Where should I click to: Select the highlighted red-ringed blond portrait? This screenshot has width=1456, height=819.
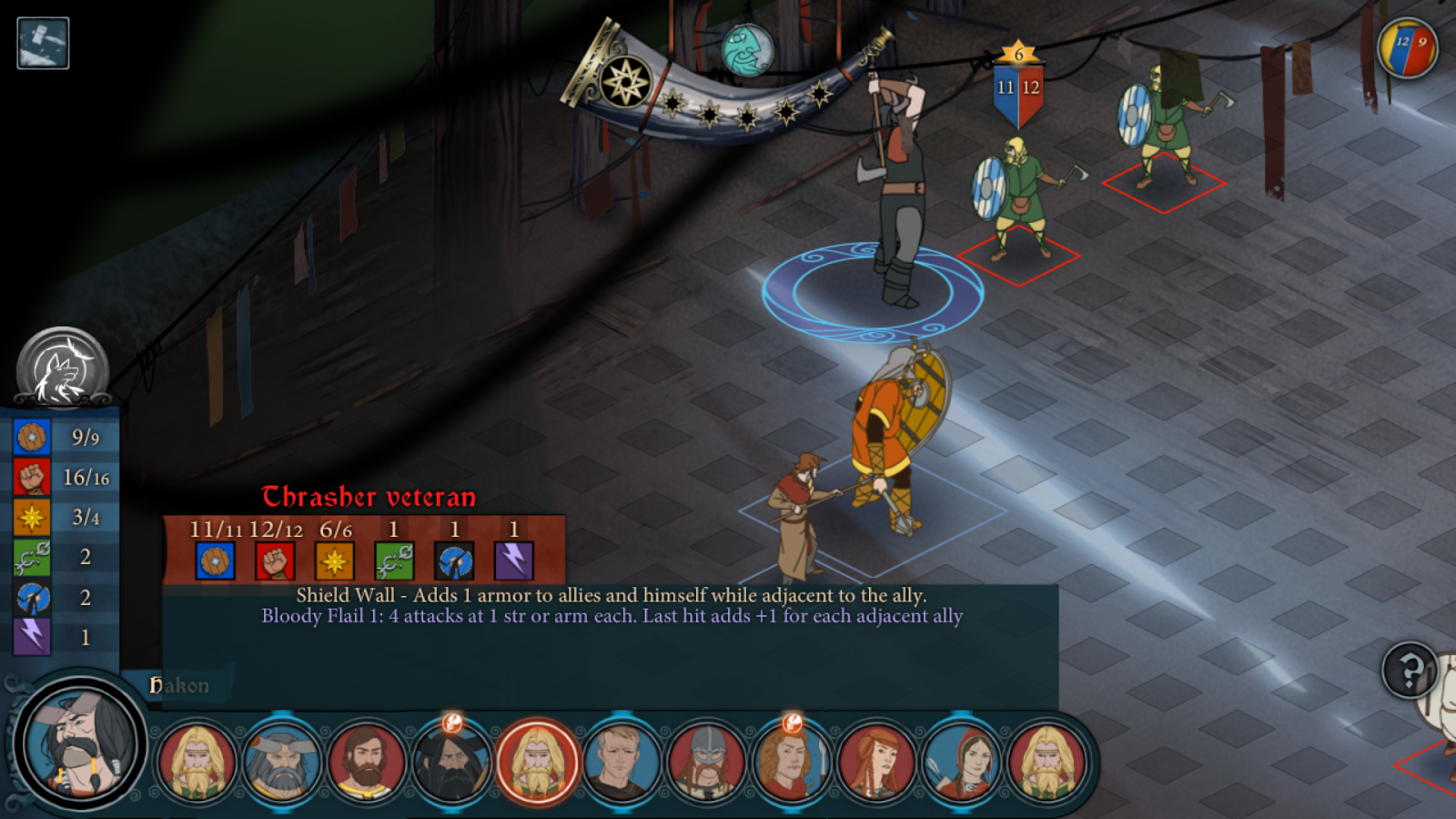[x=537, y=761]
